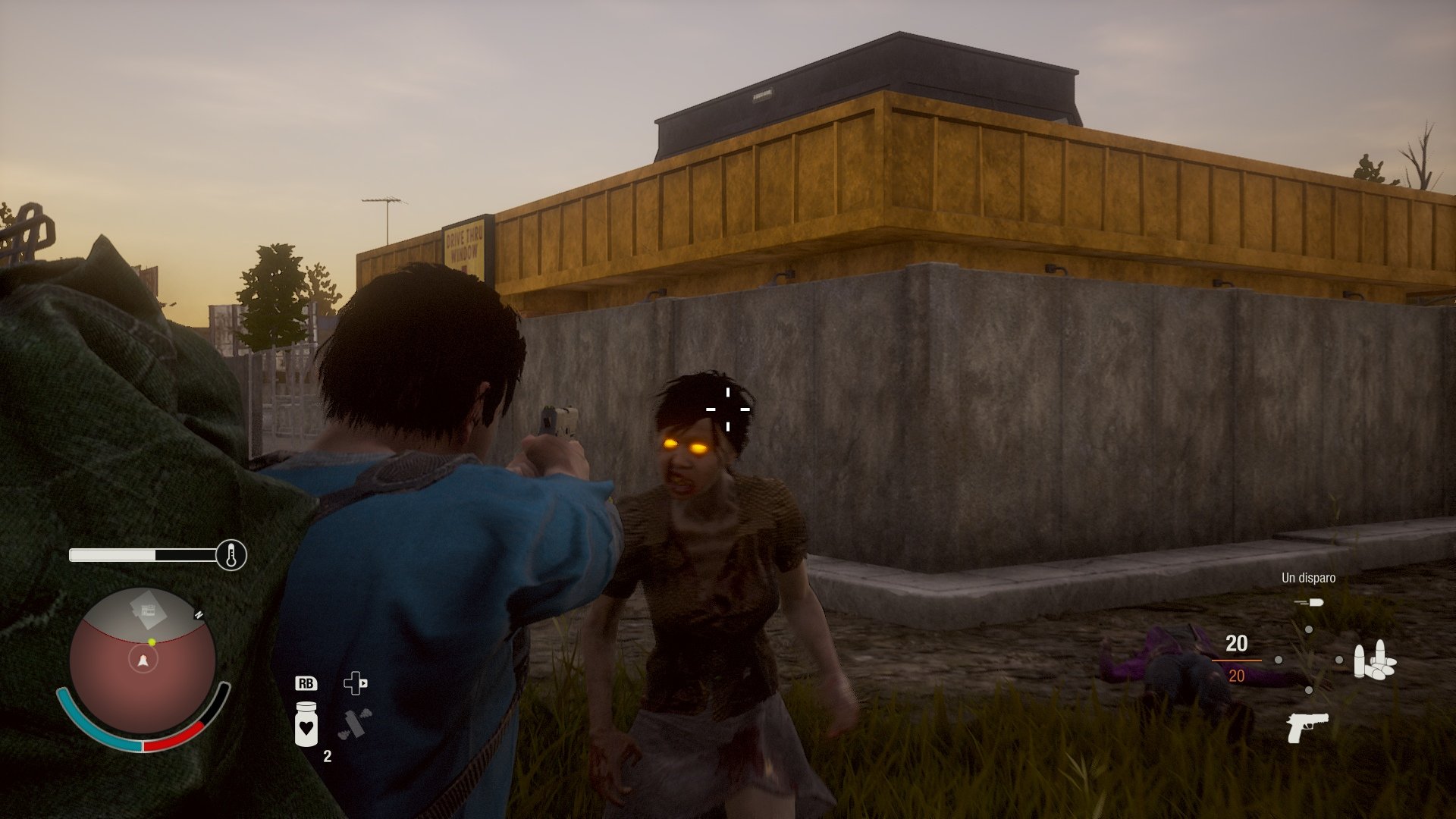Click the crosshair reticle on the zombie
Viewport: 1456px width, 819px height.
coord(728,409)
